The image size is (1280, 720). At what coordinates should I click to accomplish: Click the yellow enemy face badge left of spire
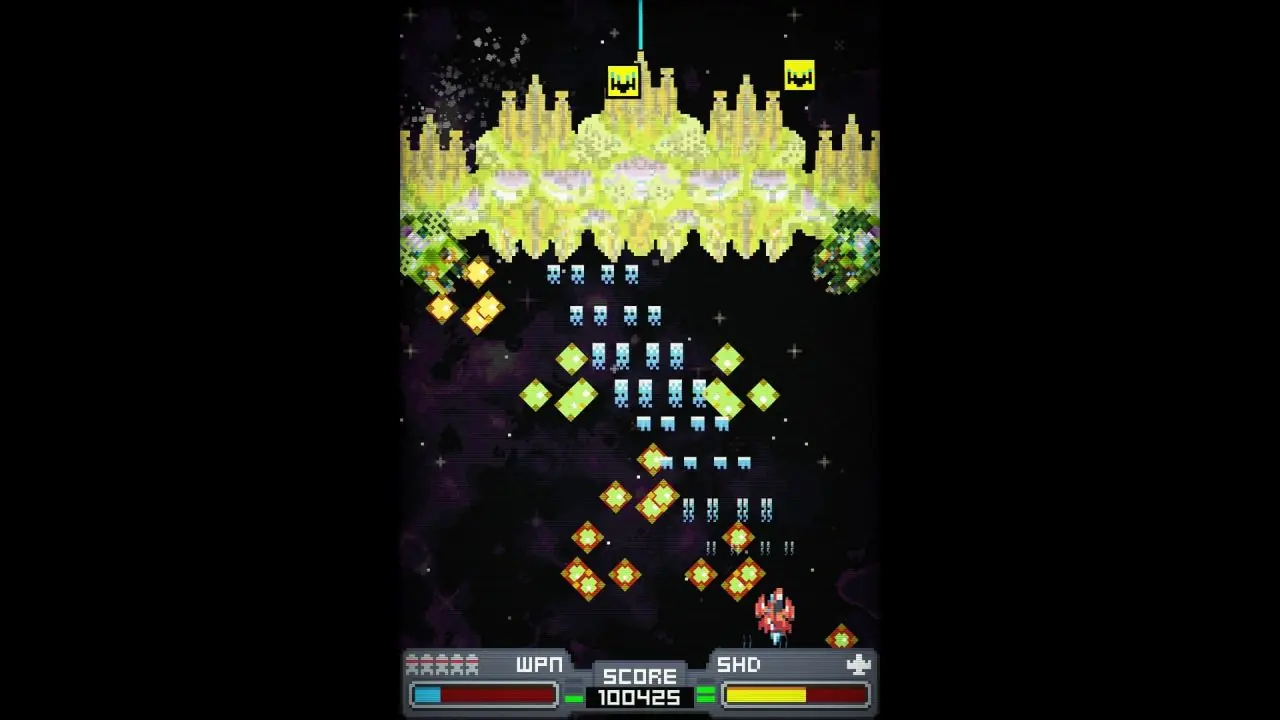pos(622,80)
